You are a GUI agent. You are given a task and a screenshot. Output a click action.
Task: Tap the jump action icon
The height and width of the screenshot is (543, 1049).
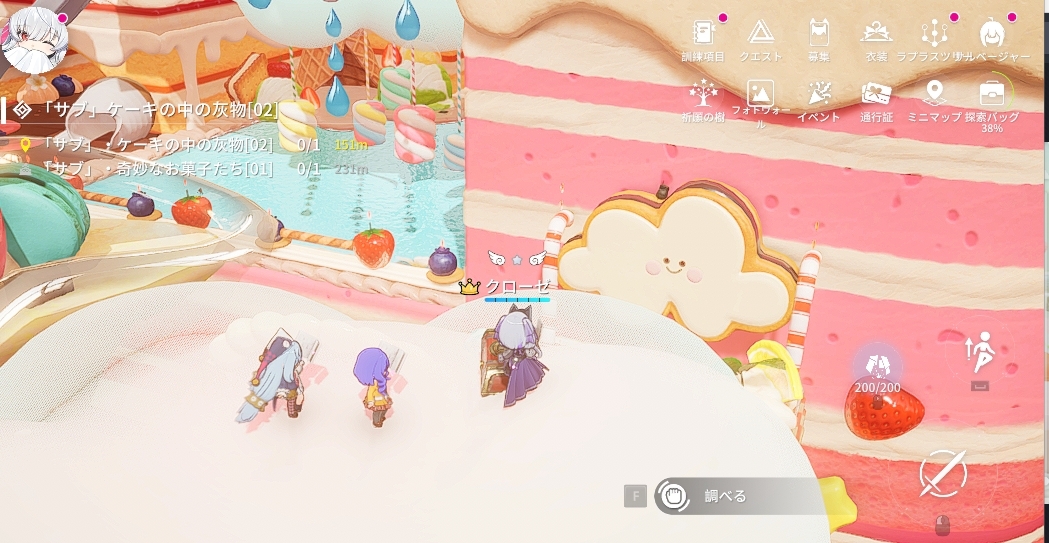(x=979, y=354)
